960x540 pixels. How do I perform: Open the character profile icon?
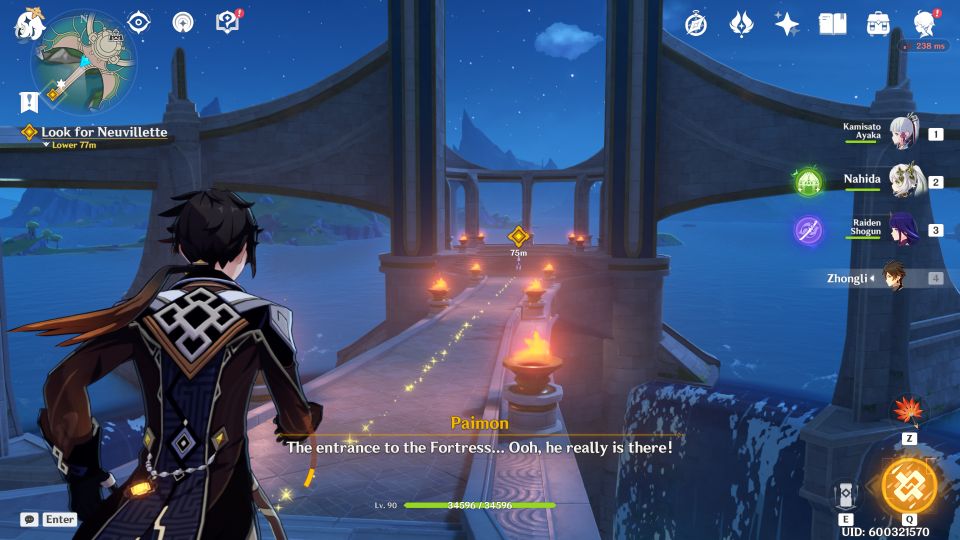(x=925, y=24)
